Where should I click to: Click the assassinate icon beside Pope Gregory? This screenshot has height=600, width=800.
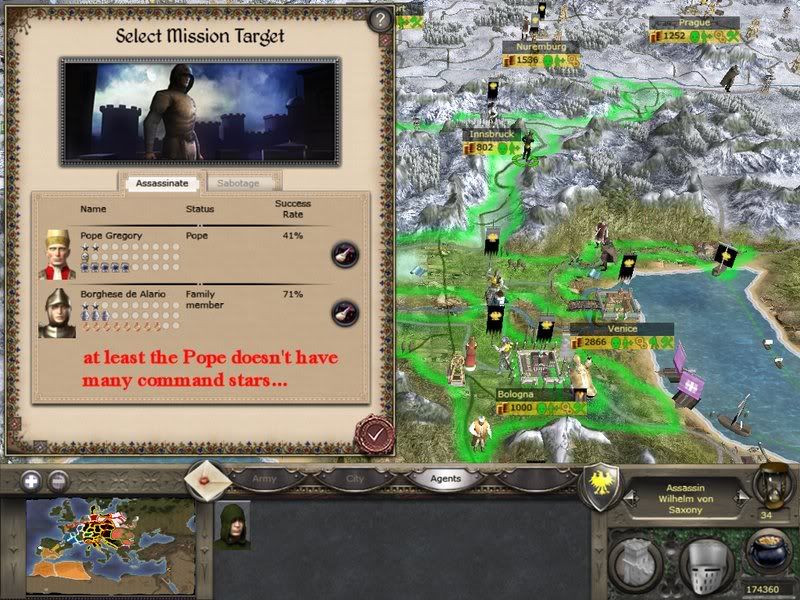[345, 254]
